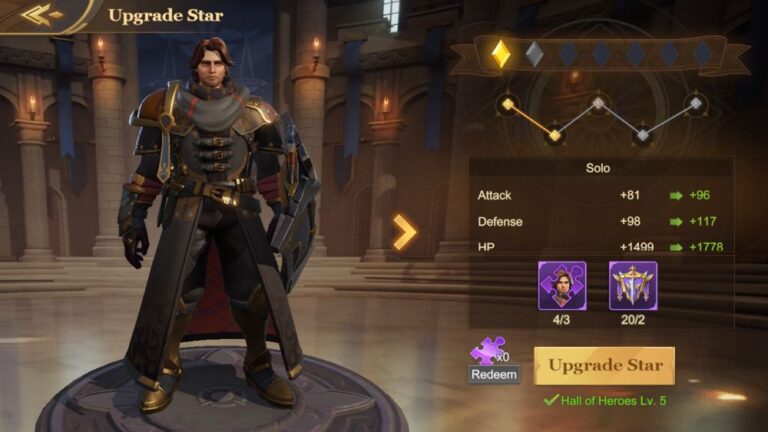Redeem hero puzzle pieces

[x=494, y=375]
